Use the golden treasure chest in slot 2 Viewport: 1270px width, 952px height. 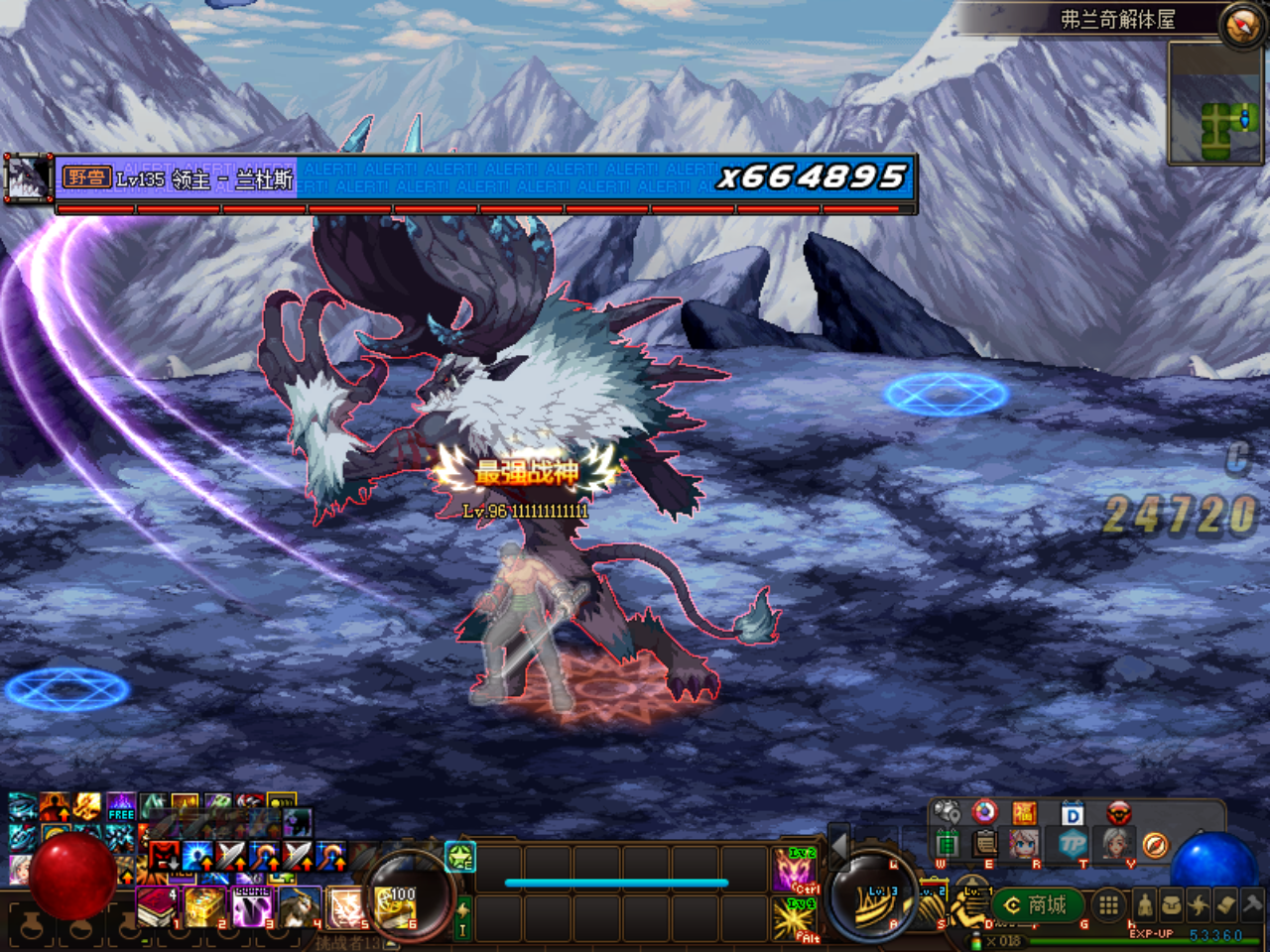[x=204, y=906]
